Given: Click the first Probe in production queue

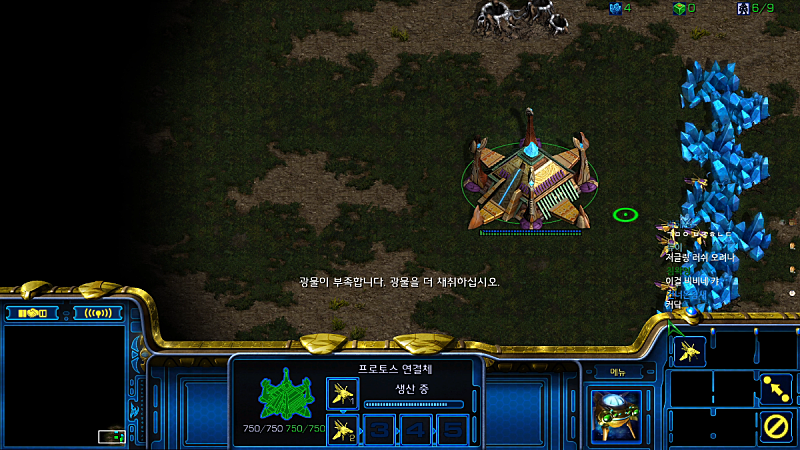Looking at the screenshot, I should click(x=342, y=392).
